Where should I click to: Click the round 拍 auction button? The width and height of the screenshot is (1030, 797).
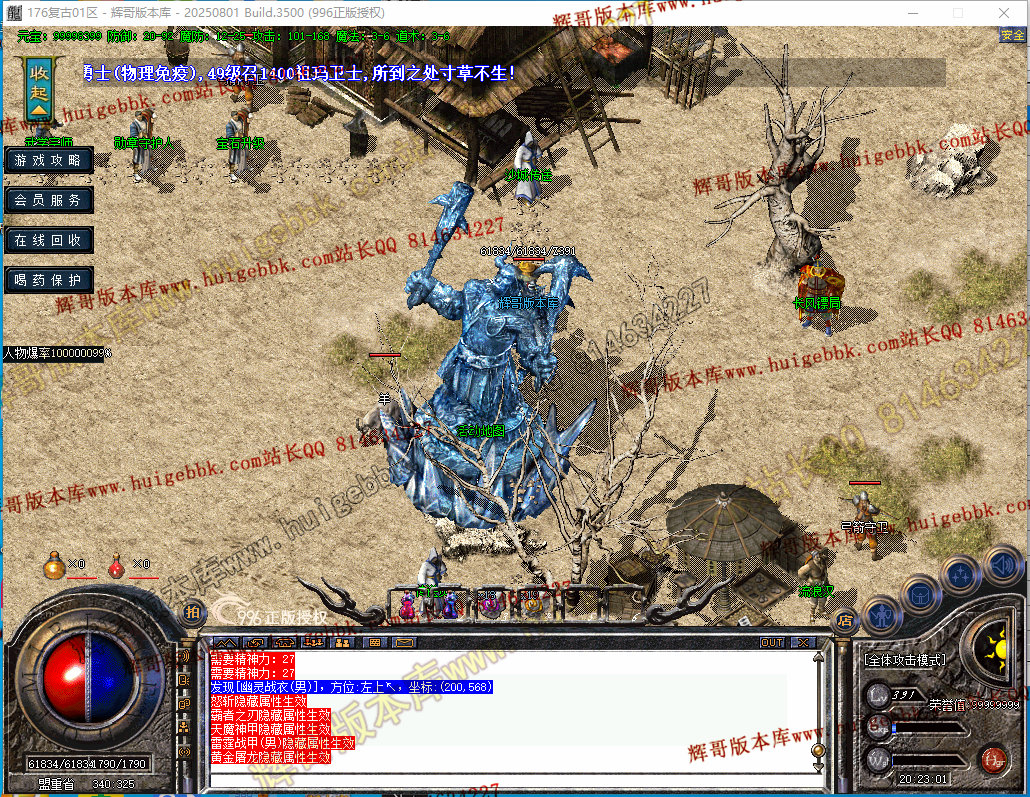click(x=193, y=611)
